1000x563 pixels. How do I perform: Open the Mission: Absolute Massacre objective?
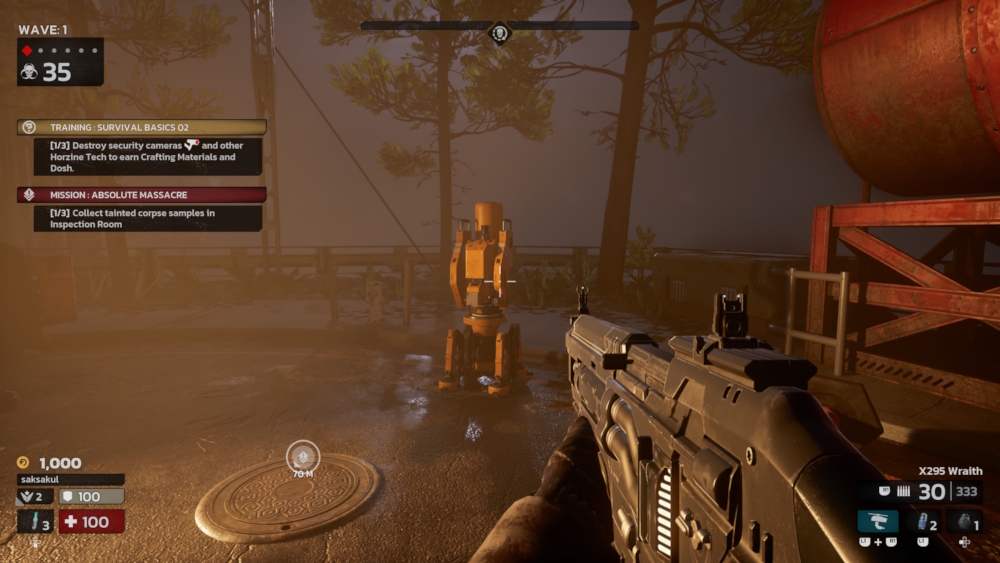(142, 195)
